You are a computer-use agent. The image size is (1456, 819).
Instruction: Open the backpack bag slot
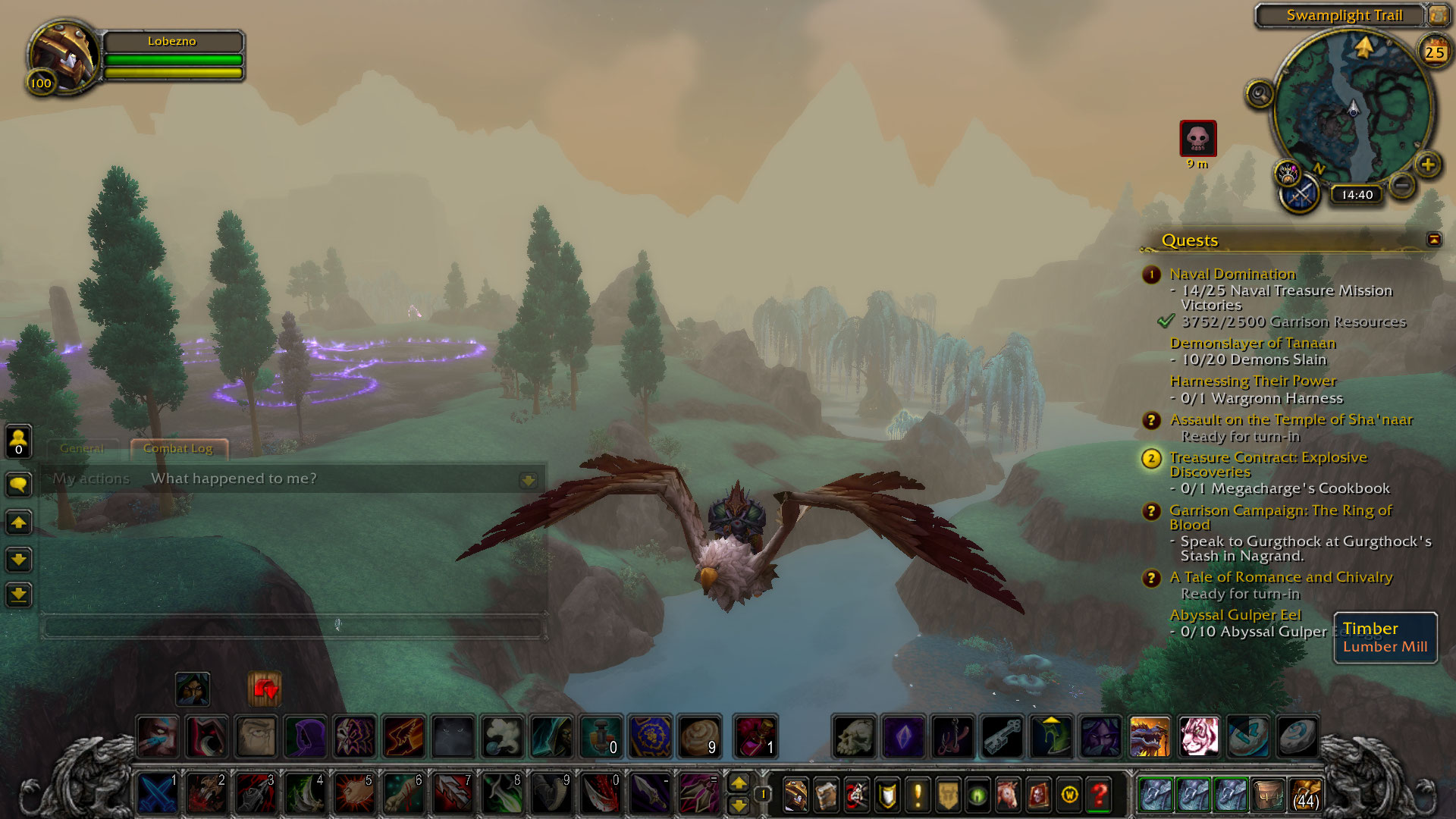point(1305,794)
